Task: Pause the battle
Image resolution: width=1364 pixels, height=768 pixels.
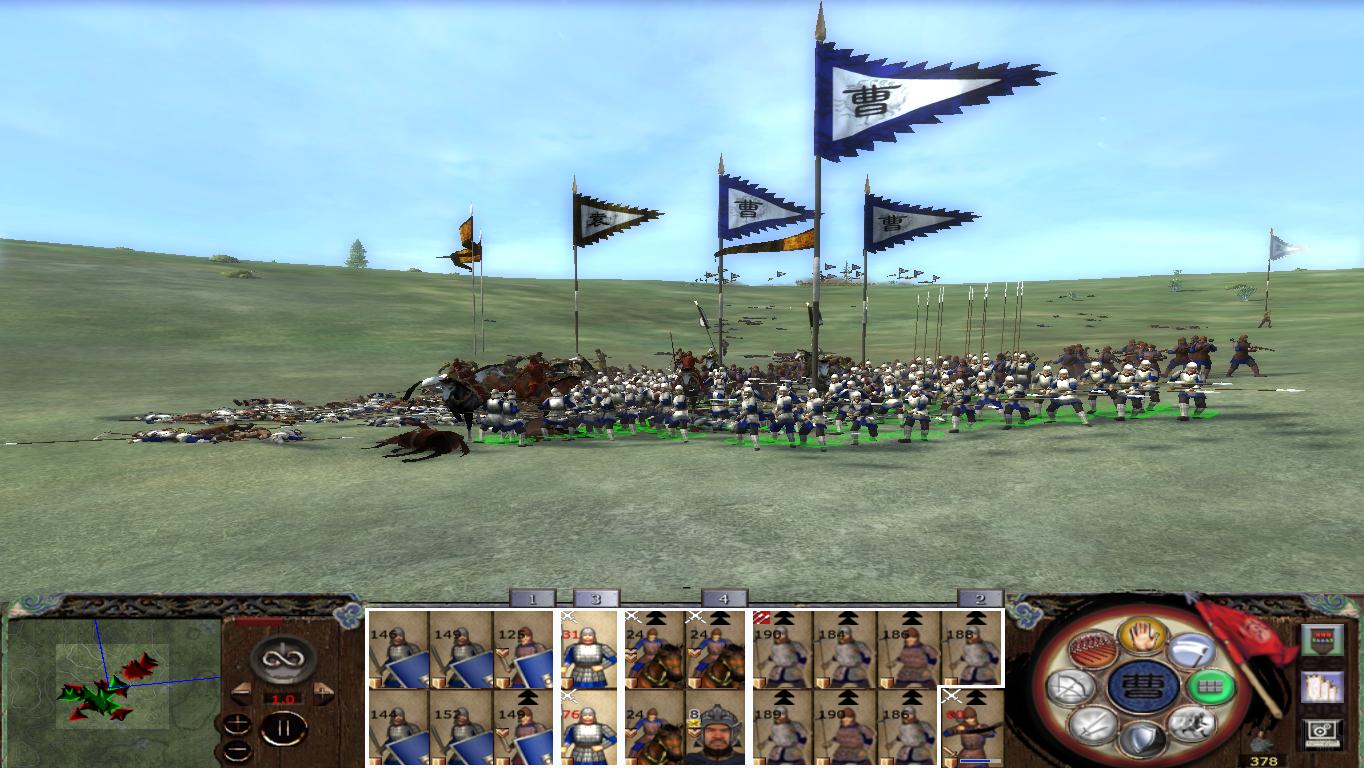Action: 282,728
